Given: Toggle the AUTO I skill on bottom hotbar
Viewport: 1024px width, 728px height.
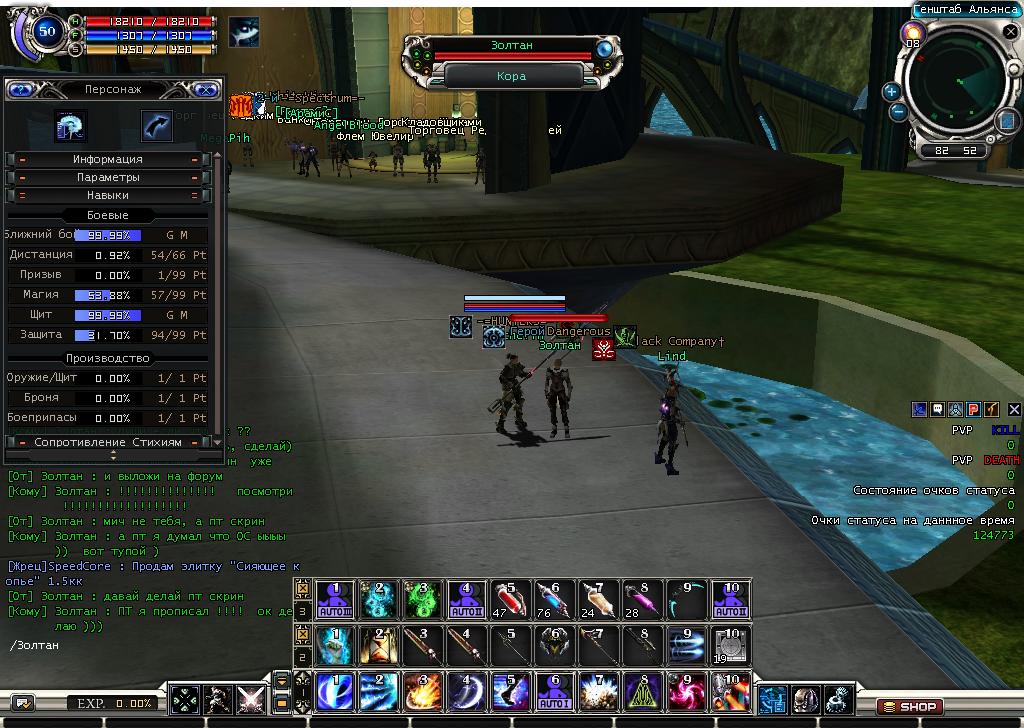Looking at the screenshot, I should pyautogui.click(x=555, y=692).
